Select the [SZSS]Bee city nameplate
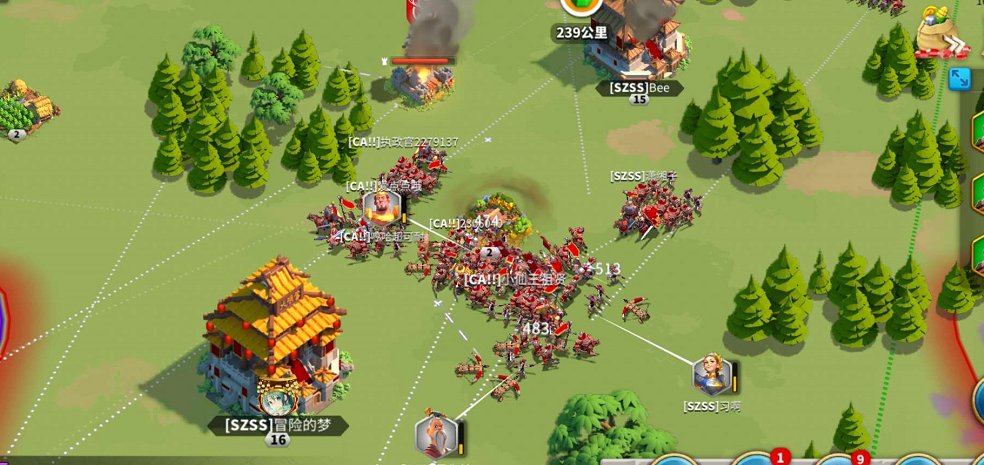Image resolution: width=984 pixels, height=465 pixels. tap(639, 88)
